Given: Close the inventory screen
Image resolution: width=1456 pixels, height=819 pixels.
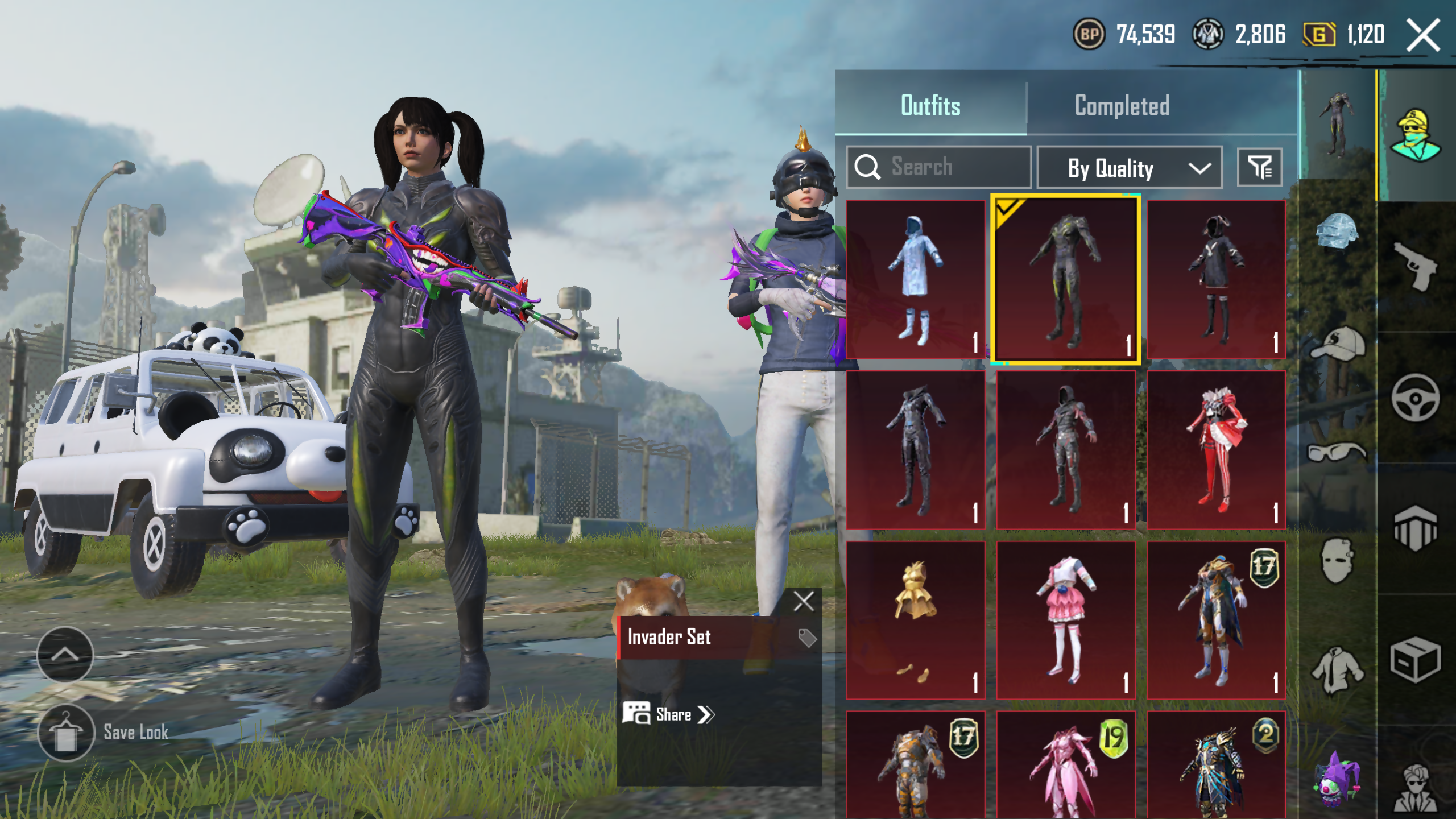Looking at the screenshot, I should (x=1423, y=35).
